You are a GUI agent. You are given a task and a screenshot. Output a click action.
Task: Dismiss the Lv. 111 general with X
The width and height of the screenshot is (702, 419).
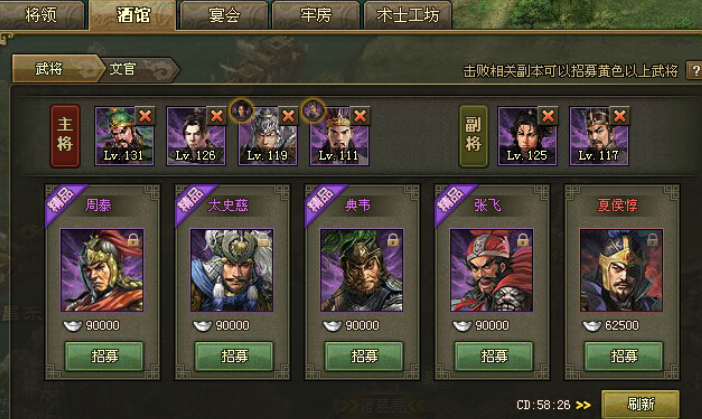pyautogui.click(x=361, y=116)
